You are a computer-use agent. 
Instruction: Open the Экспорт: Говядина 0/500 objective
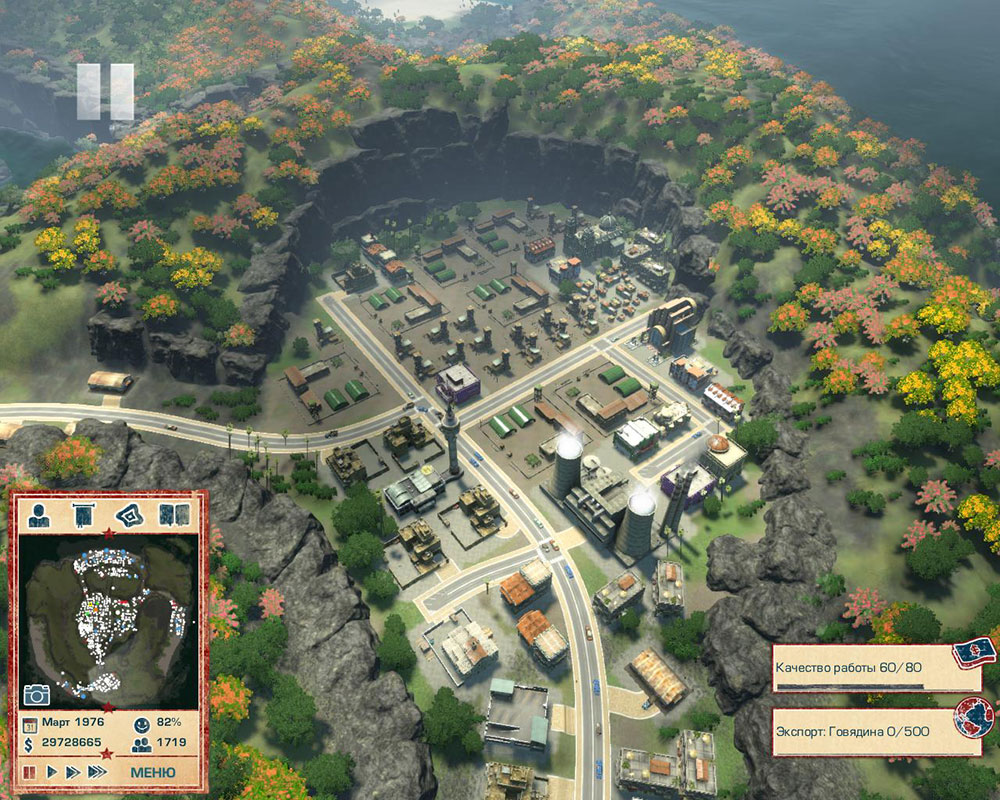click(875, 732)
